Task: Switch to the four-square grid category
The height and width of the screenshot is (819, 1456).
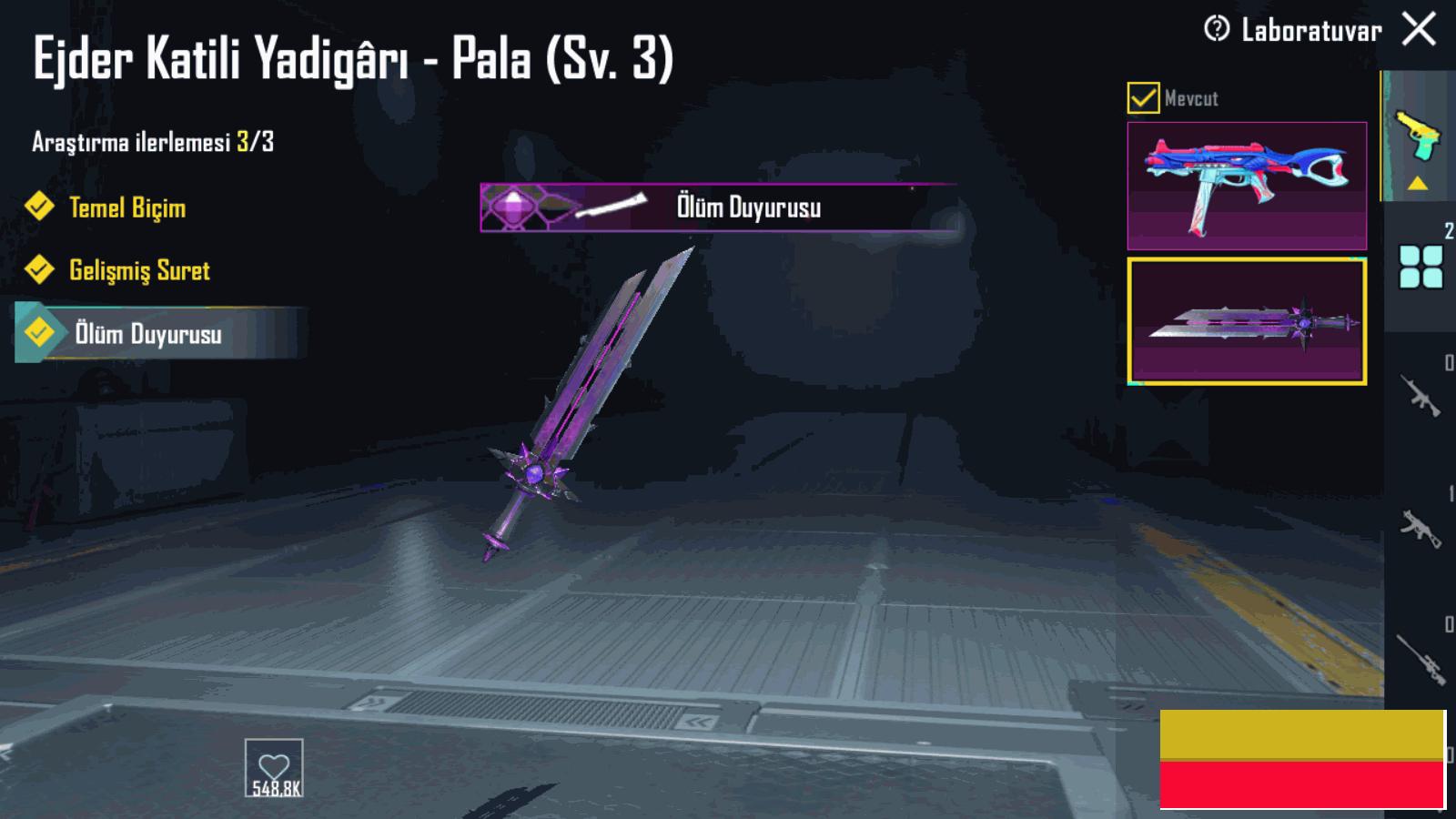Action: (x=1421, y=267)
